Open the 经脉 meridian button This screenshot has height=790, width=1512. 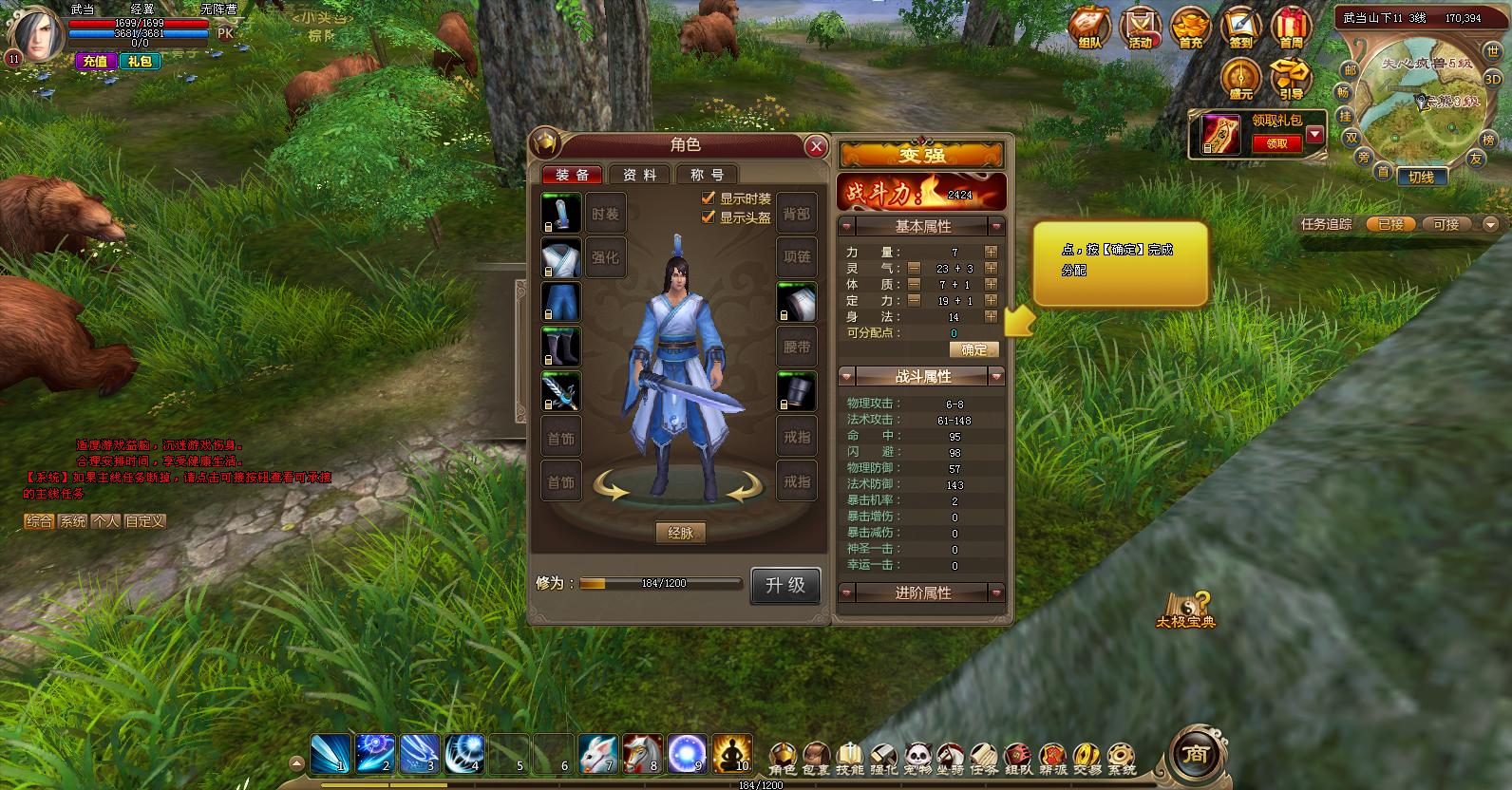point(680,533)
